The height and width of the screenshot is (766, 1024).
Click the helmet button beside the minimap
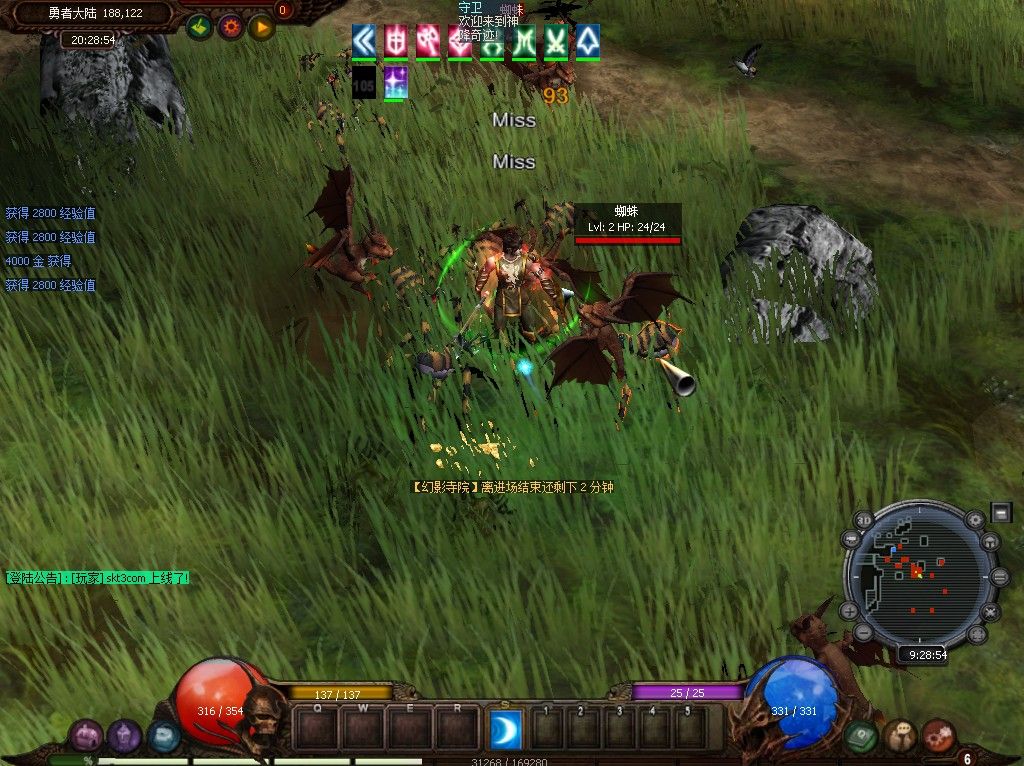coord(991,542)
